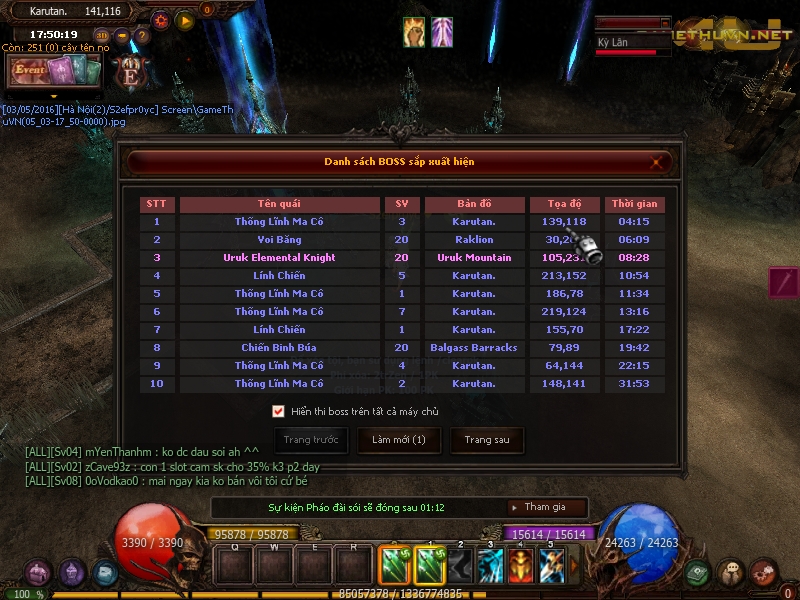
Task: Toggle the 3D view button
Action: click(102, 36)
